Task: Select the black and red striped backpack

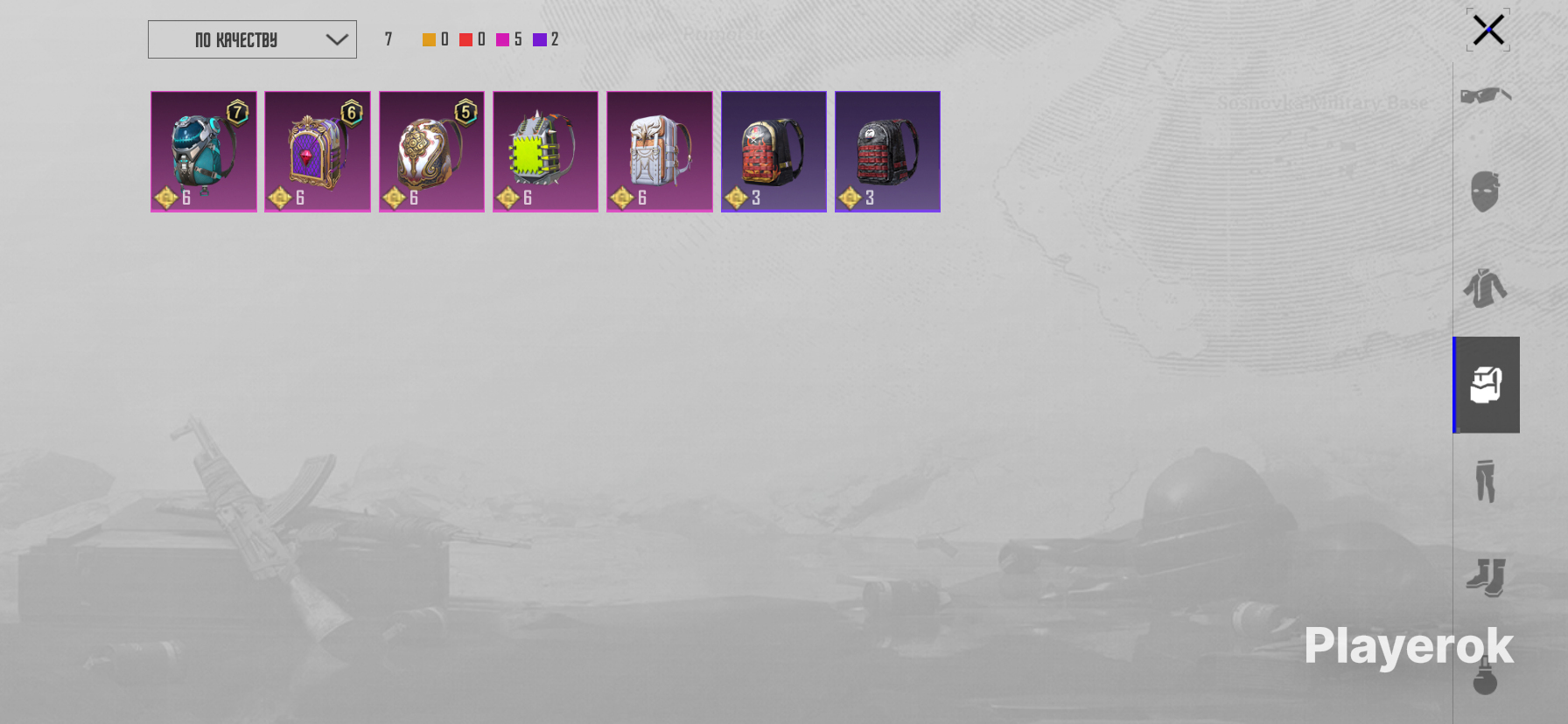Action: 887,151
